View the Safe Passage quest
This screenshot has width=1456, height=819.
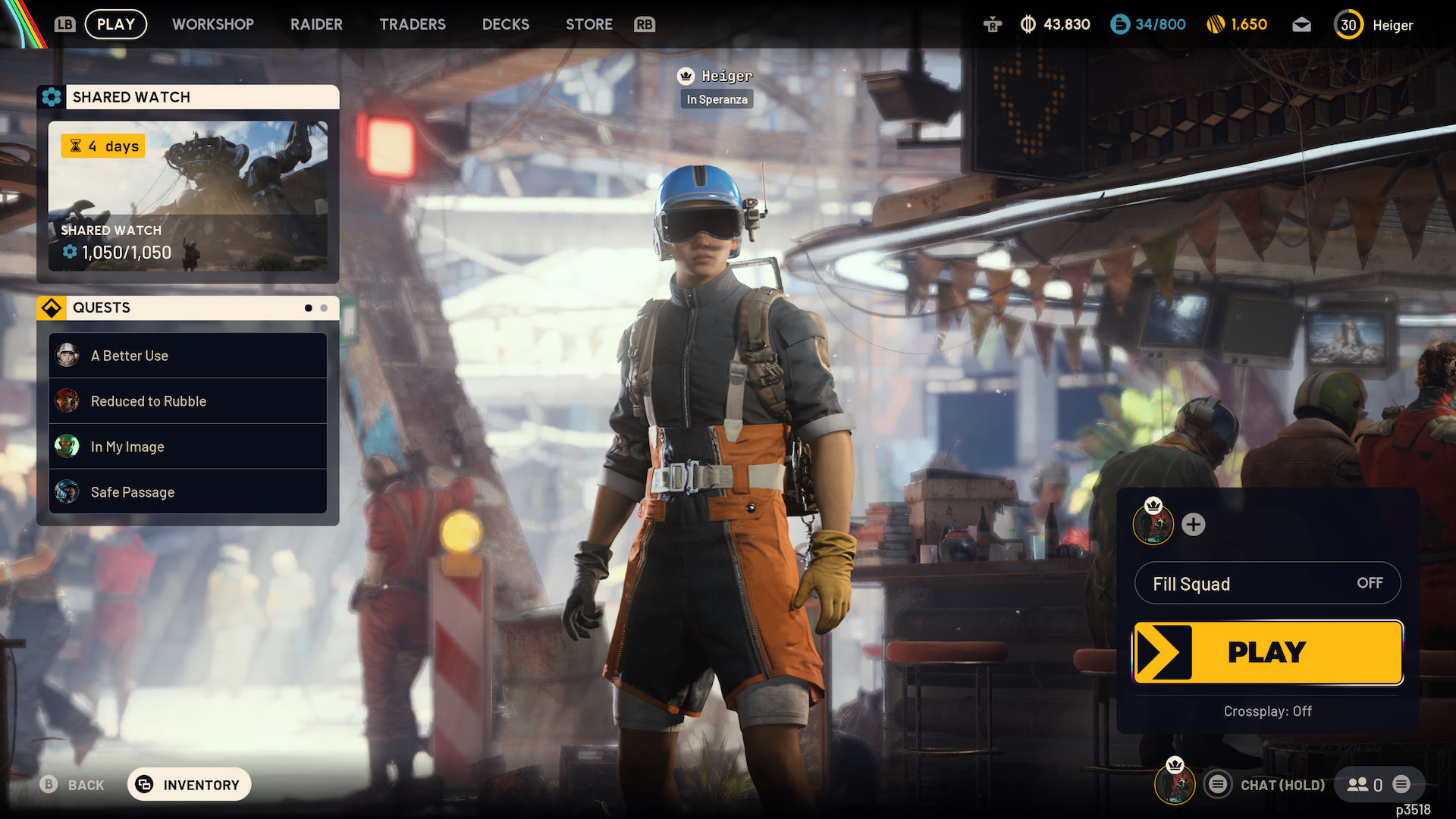click(x=188, y=492)
